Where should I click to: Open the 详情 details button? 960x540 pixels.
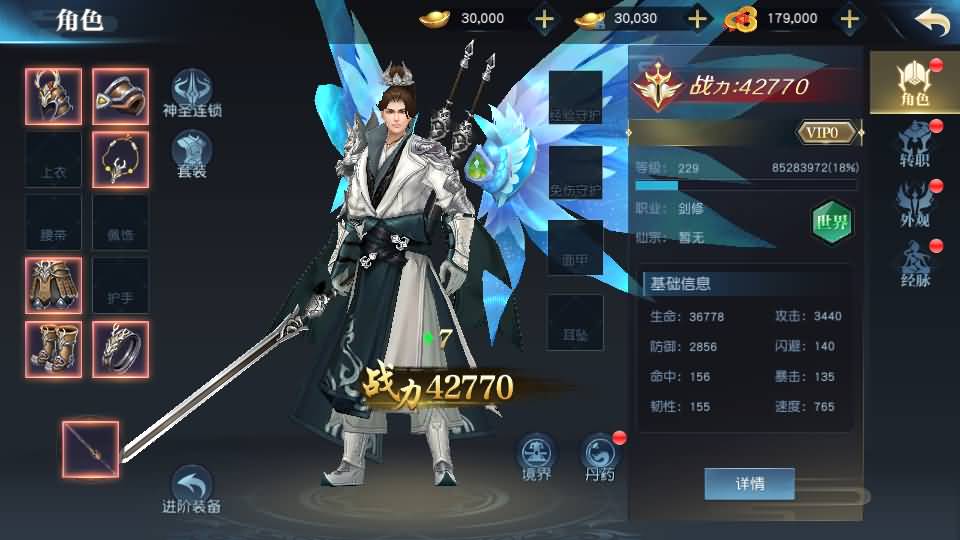click(x=749, y=484)
